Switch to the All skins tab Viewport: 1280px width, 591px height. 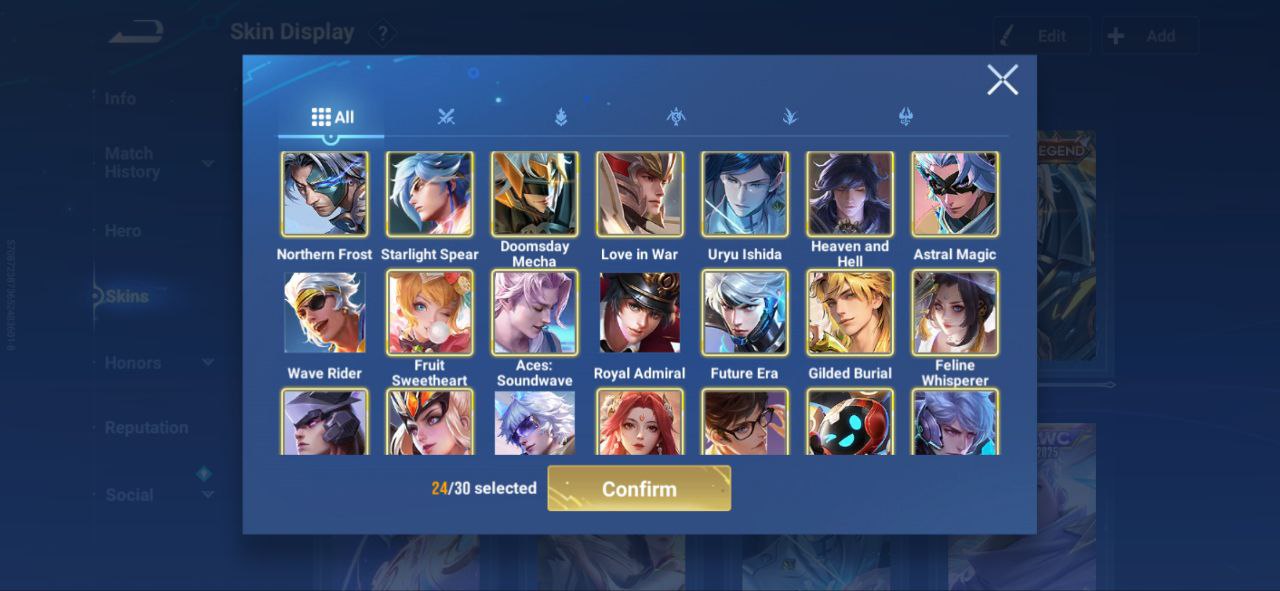[332, 117]
